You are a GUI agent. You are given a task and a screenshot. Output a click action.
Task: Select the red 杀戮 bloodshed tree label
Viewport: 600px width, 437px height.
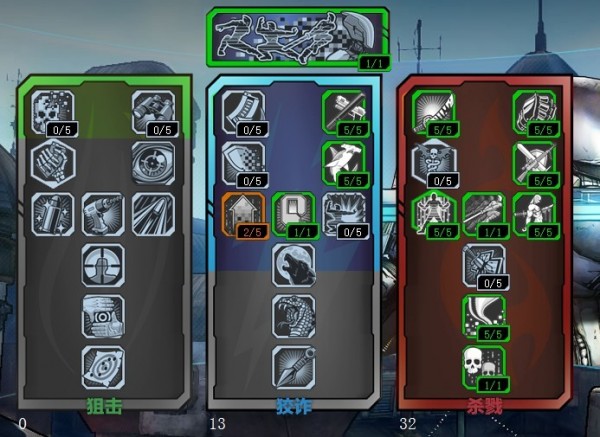point(484,408)
